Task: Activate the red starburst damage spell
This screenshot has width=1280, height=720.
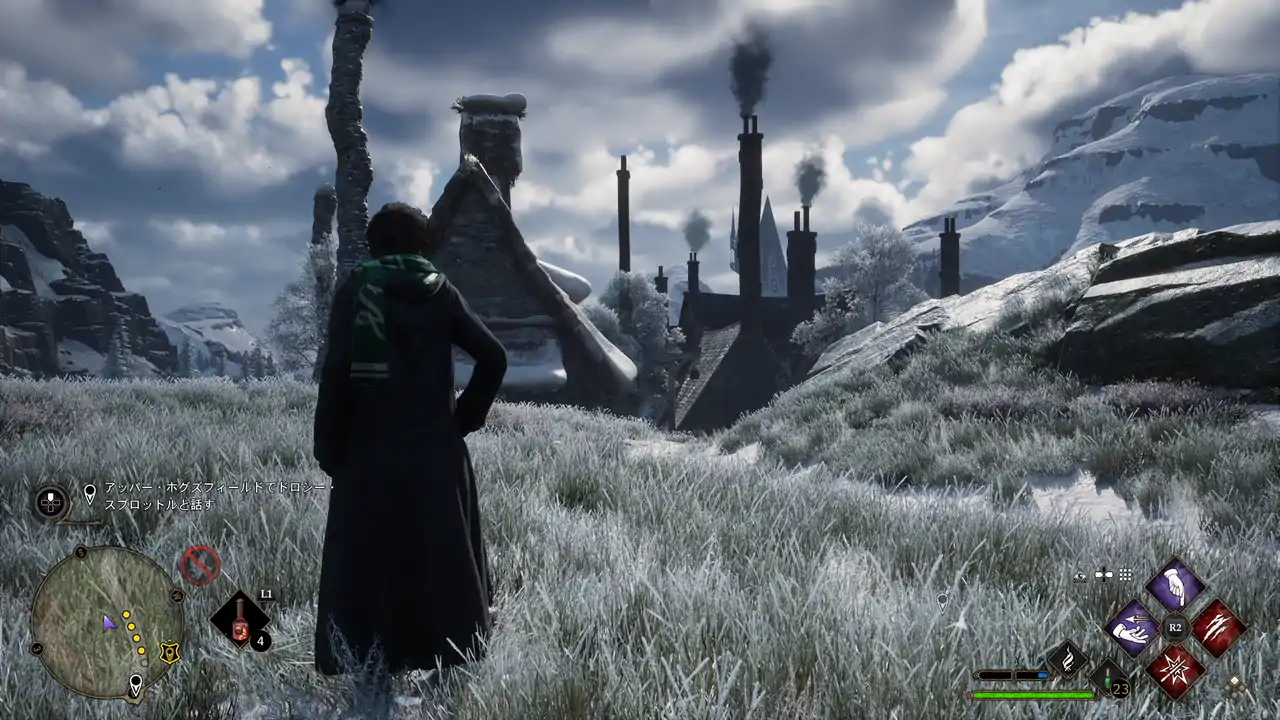Action: [1175, 670]
